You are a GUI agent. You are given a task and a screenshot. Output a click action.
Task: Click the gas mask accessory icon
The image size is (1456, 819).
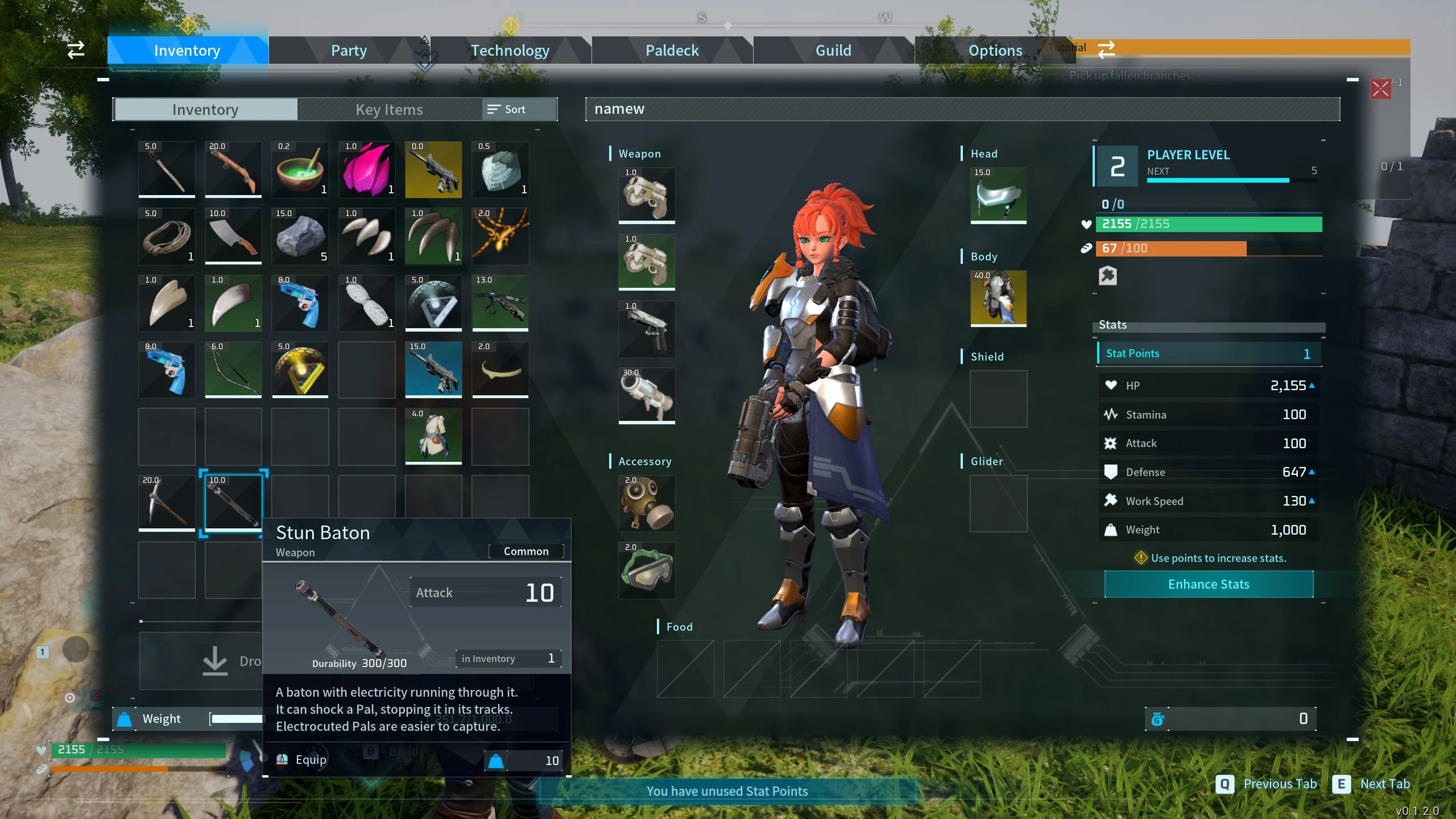point(646,503)
